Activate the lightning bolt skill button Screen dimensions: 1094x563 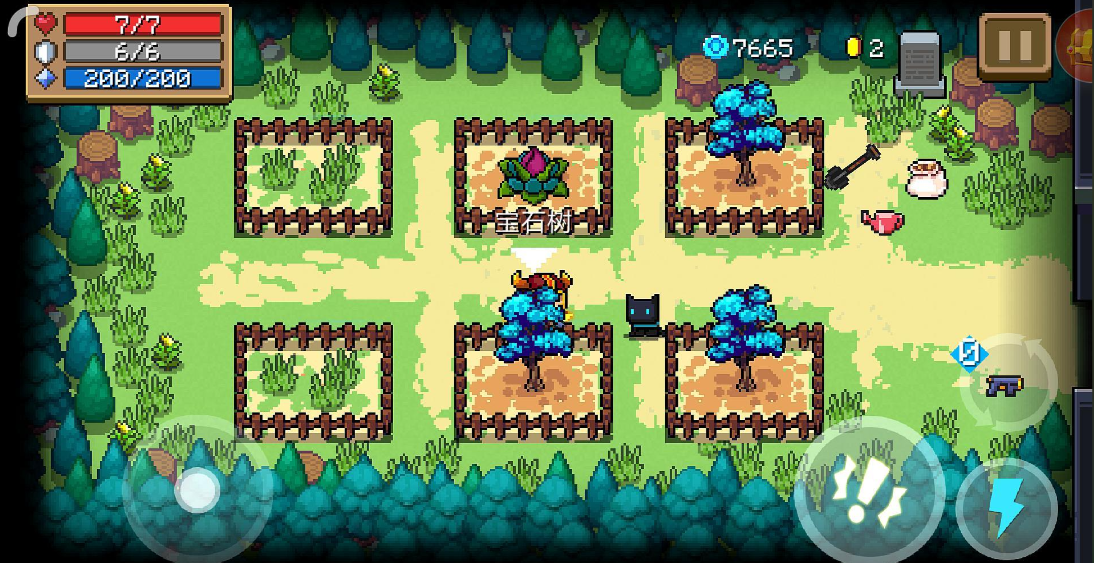tap(1007, 509)
